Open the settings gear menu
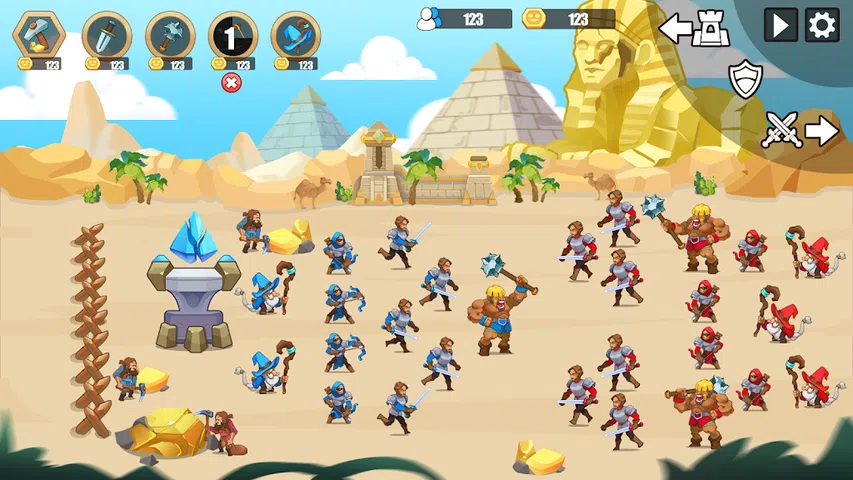This screenshot has width=853, height=480. pos(822,25)
